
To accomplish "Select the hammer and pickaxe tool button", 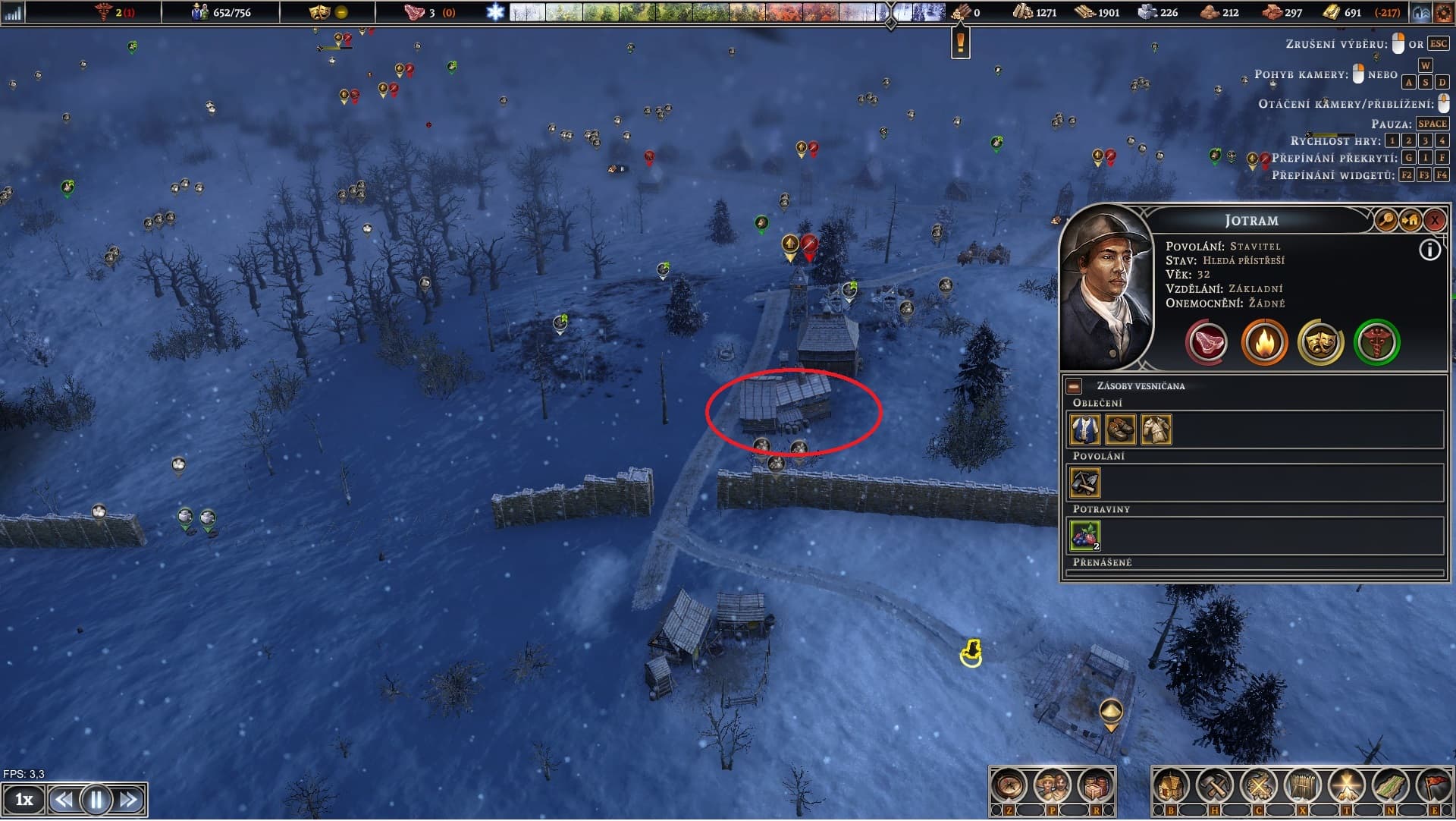I will pos(1215,787).
